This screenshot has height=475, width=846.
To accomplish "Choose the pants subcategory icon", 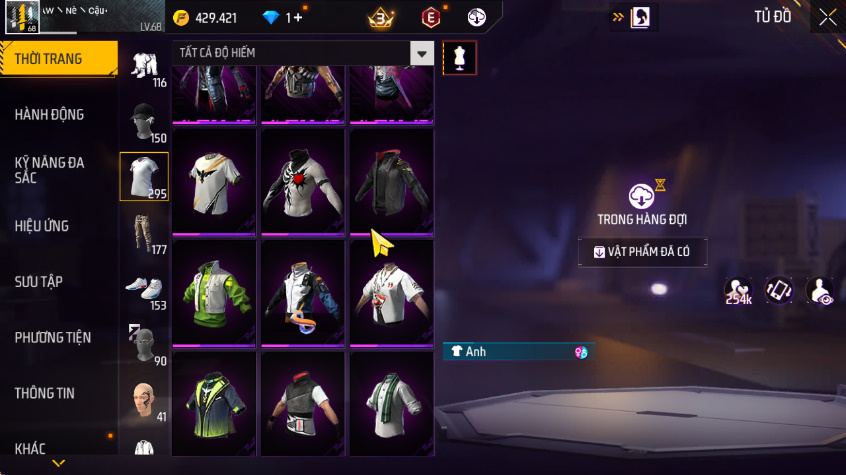I will pos(144,234).
